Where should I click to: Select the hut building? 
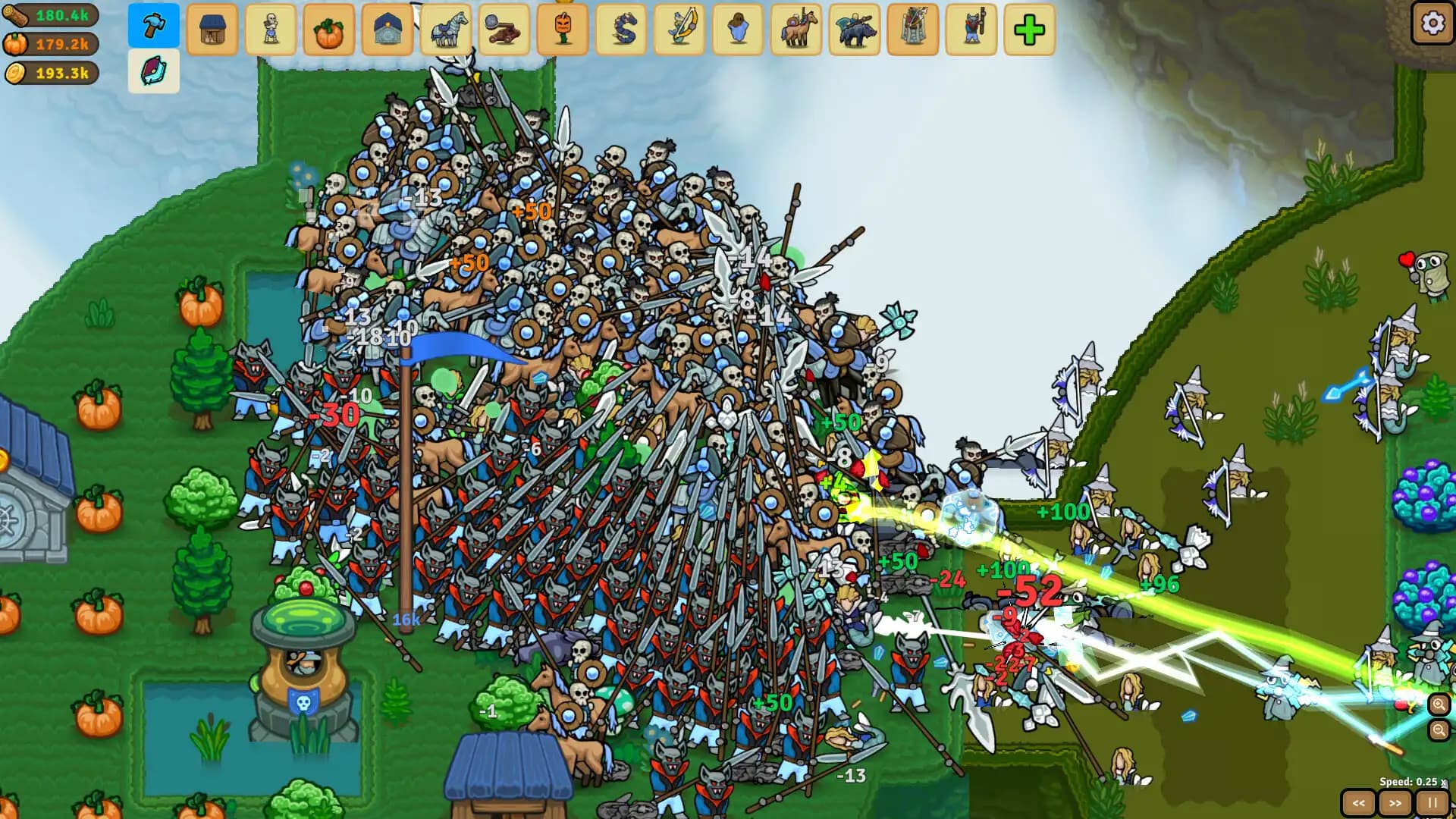[x=212, y=30]
